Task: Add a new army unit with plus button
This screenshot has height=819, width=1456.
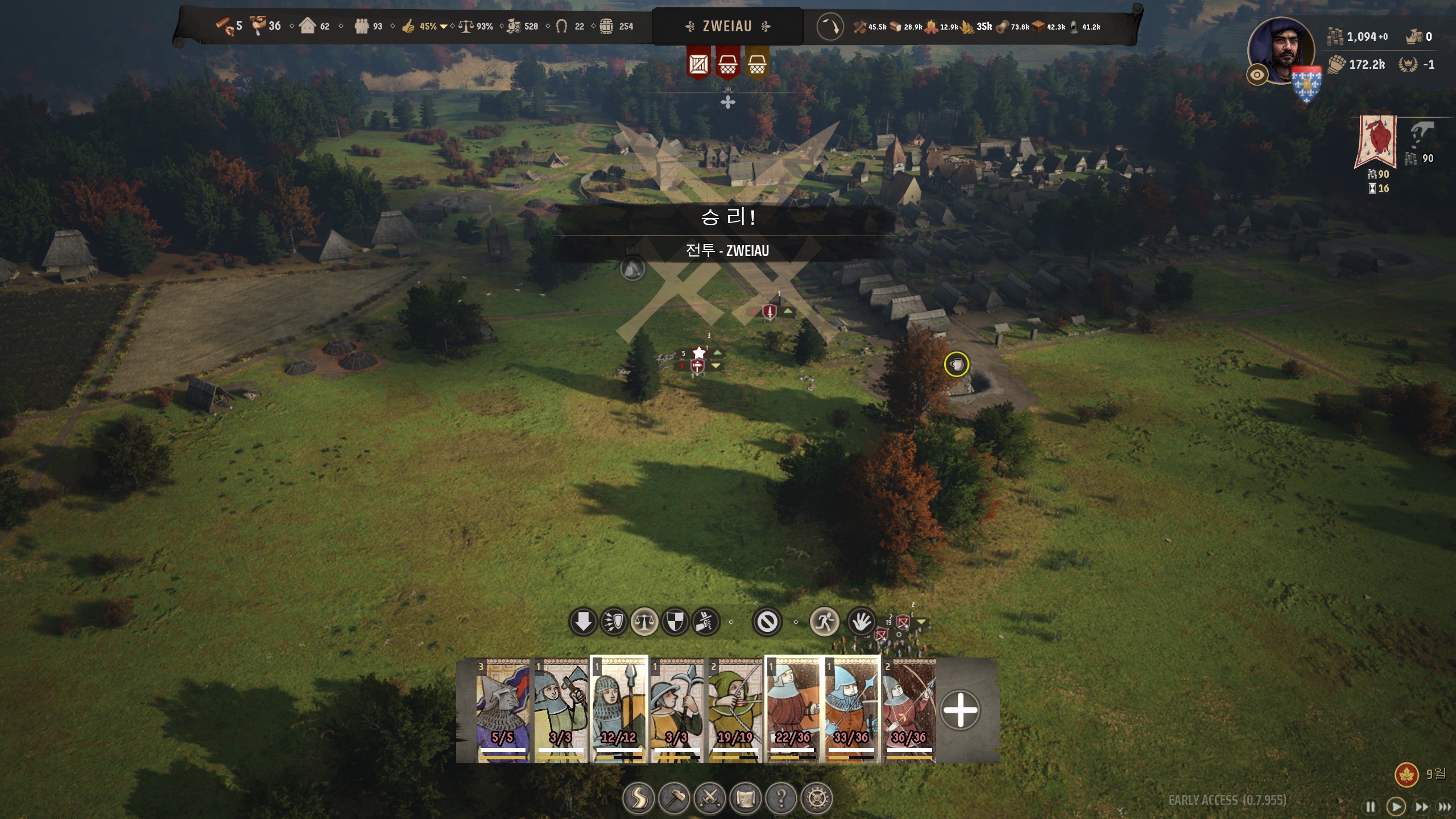Action: (x=960, y=710)
